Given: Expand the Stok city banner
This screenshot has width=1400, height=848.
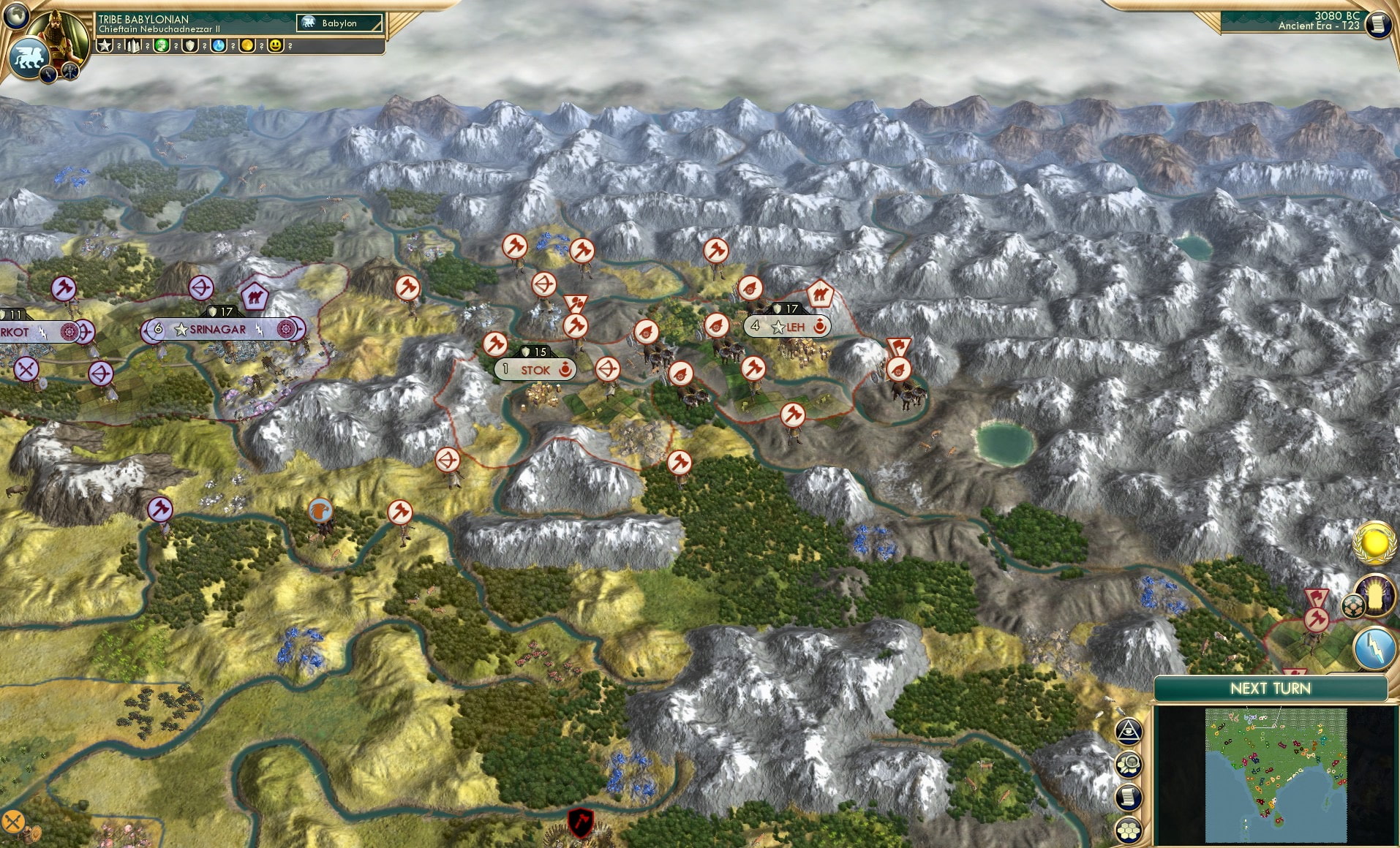Looking at the screenshot, I should (x=535, y=370).
